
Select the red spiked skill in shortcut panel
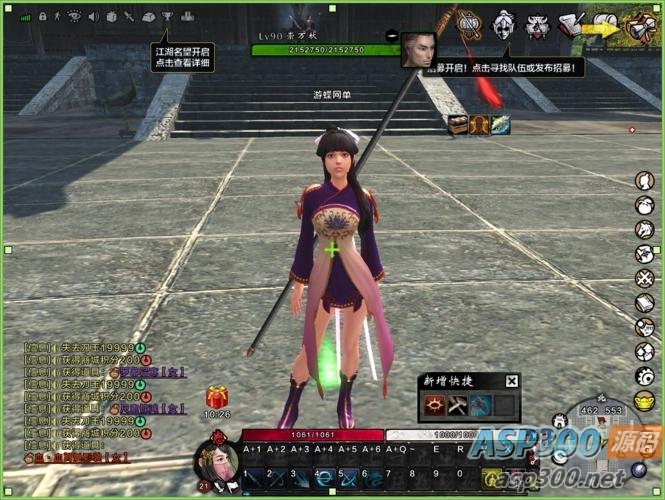[x=435, y=405]
